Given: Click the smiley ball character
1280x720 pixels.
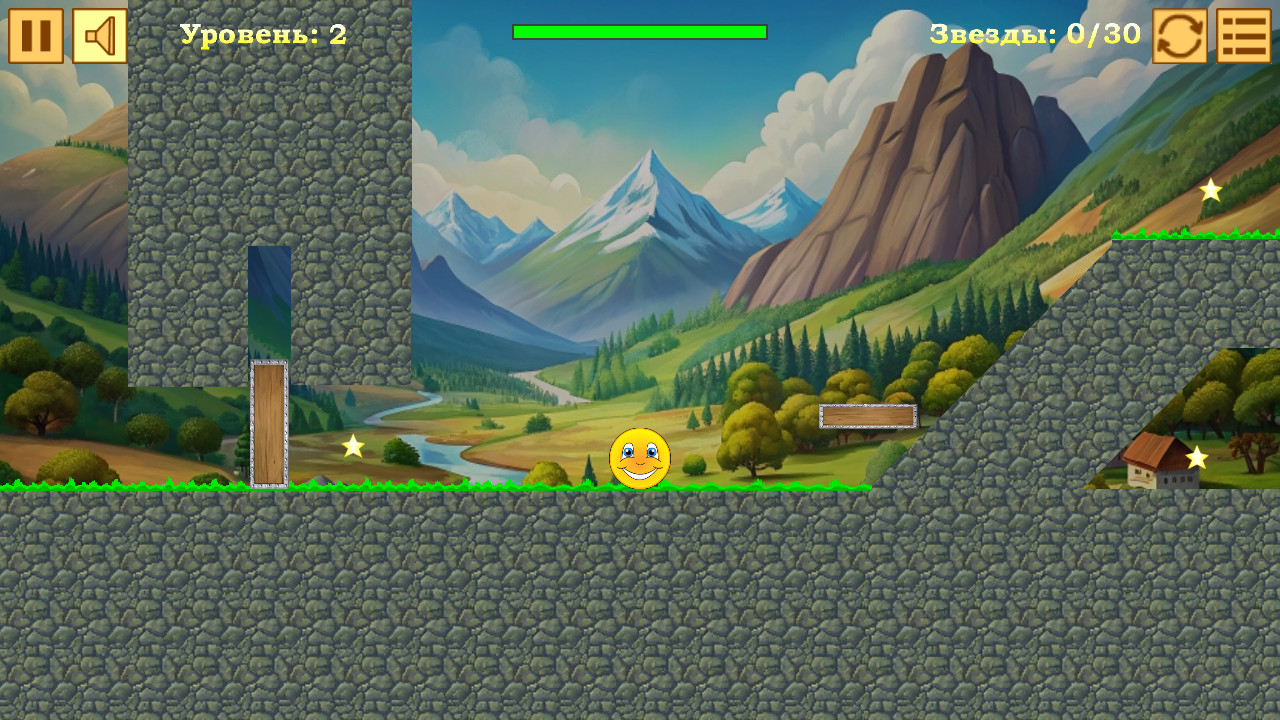Looking at the screenshot, I should pos(641,458).
